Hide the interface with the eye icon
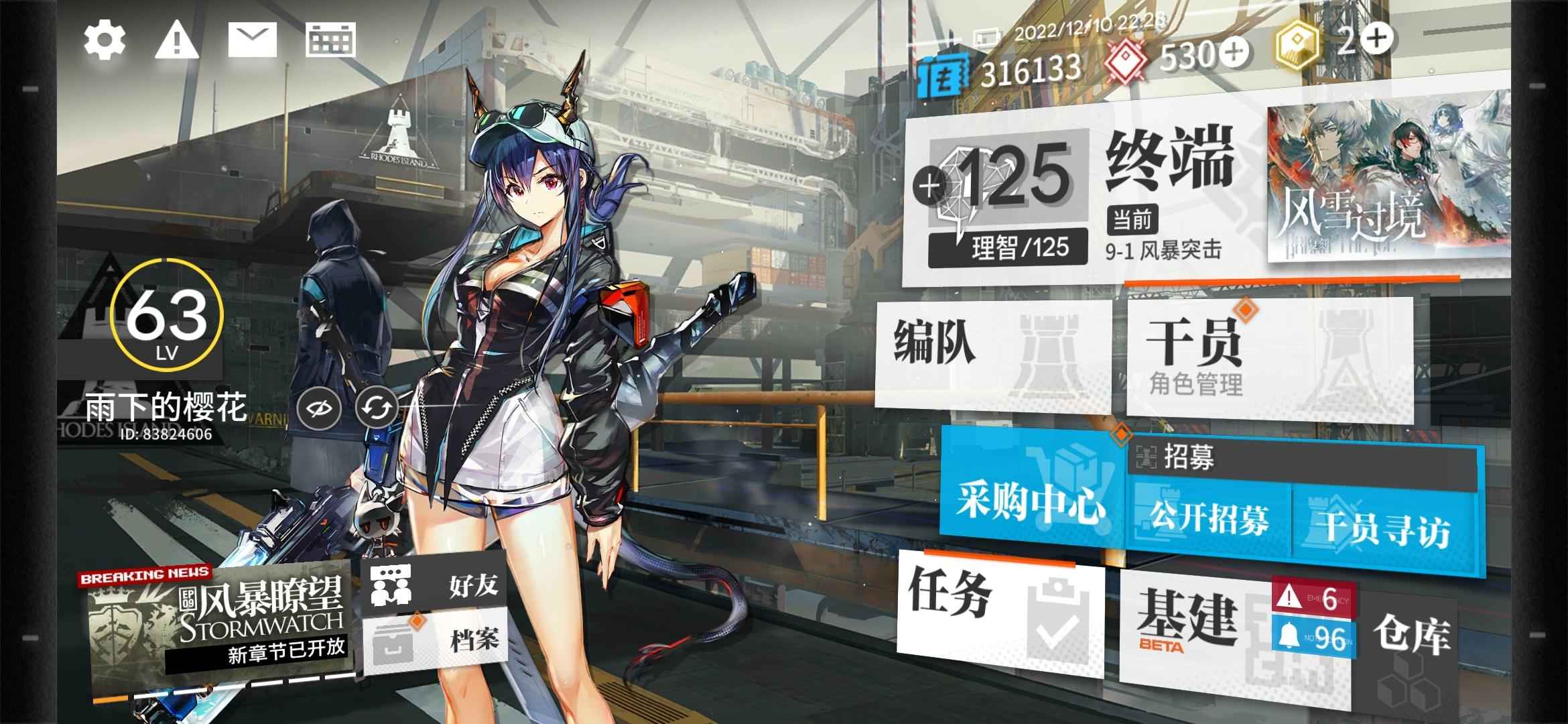 319,408
